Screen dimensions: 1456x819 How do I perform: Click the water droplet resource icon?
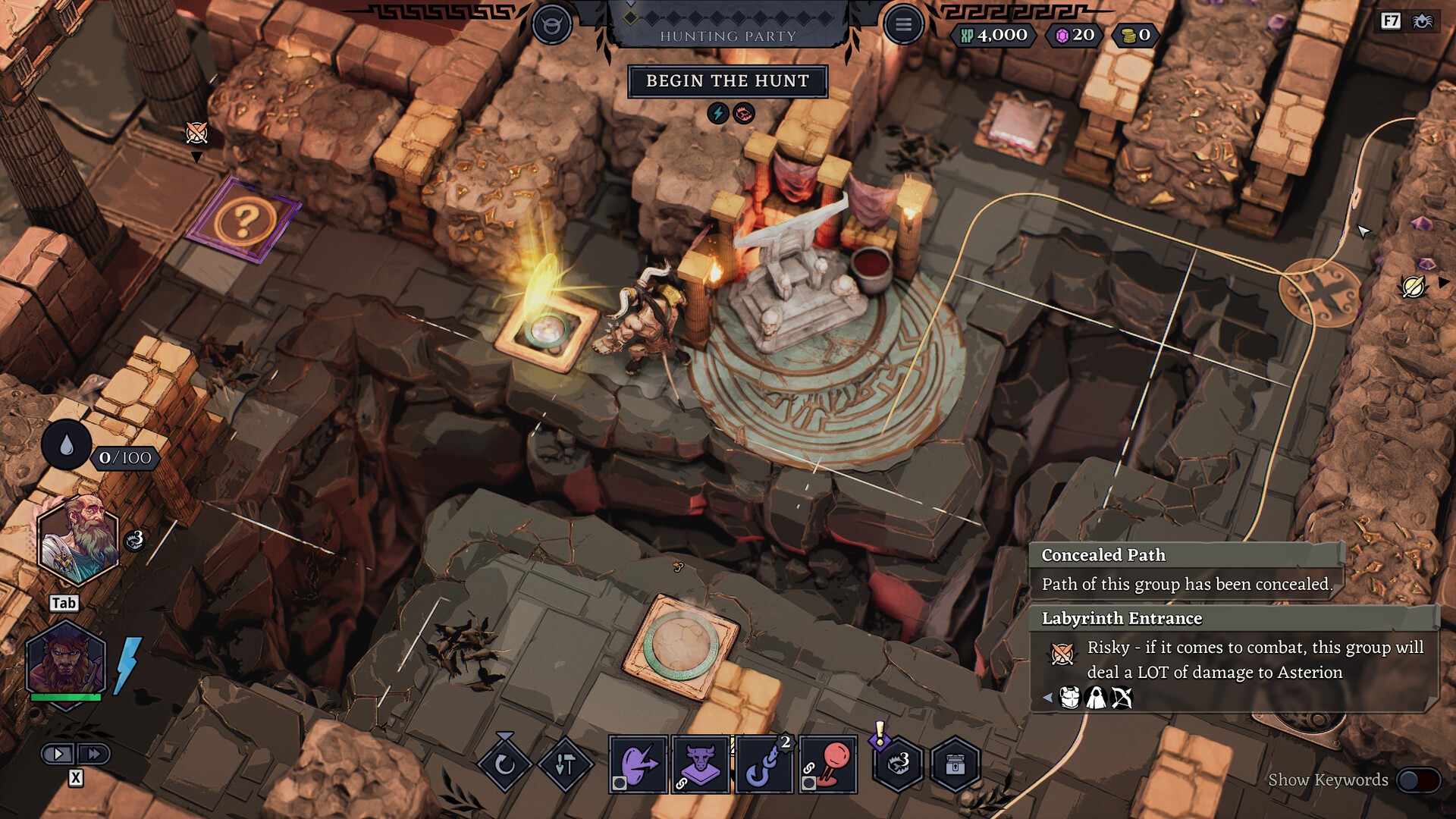67,445
